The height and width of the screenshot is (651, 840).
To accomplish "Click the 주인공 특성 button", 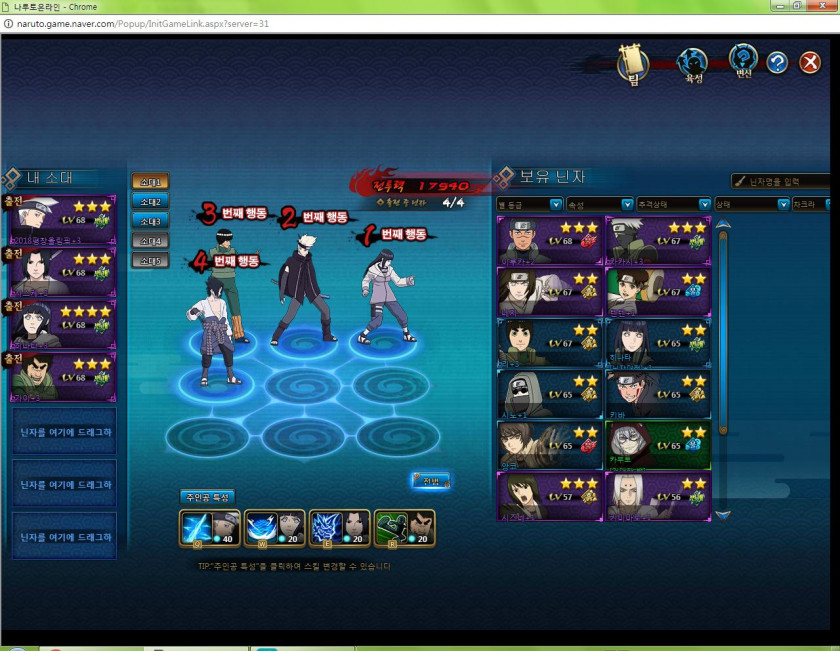I will (x=207, y=497).
